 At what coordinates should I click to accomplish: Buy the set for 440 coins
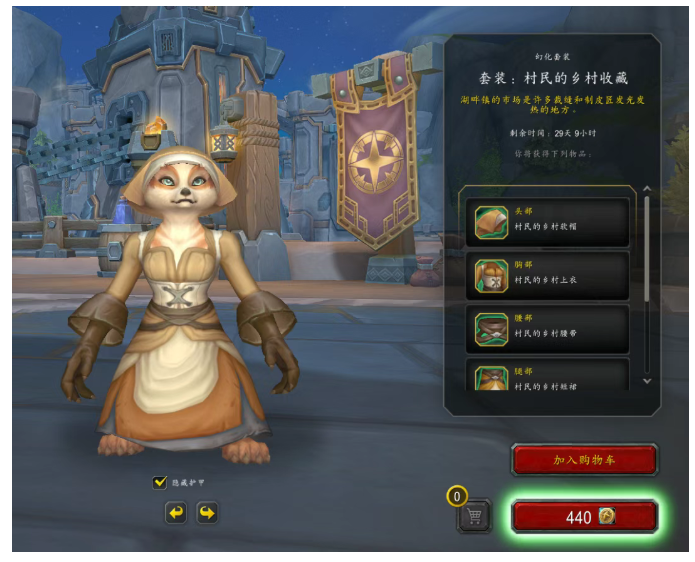[x=584, y=517]
